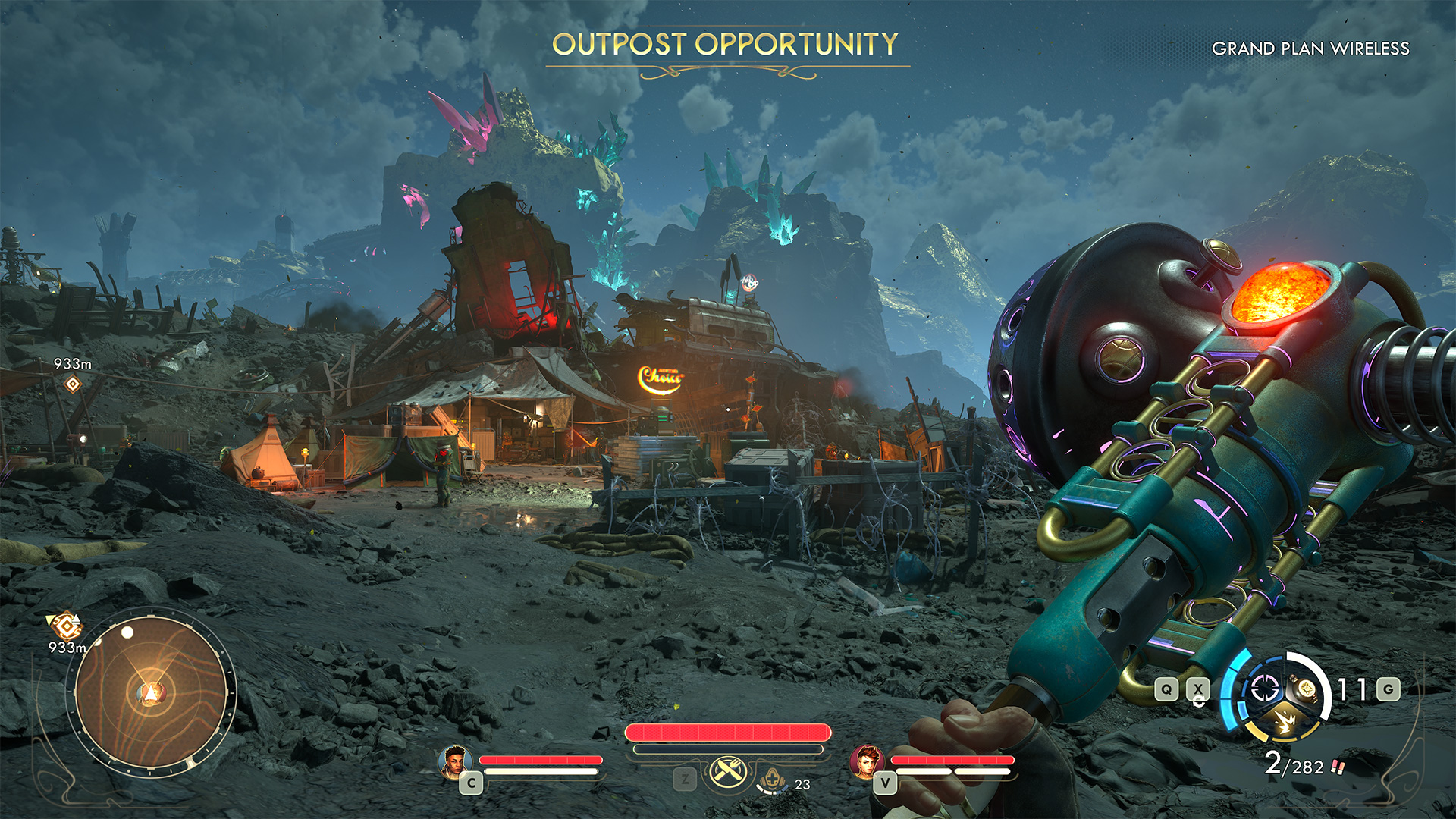Click the circular swap arrows weapon icon
The width and height of the screenshot is (1456, 819).
(1198, 701)
